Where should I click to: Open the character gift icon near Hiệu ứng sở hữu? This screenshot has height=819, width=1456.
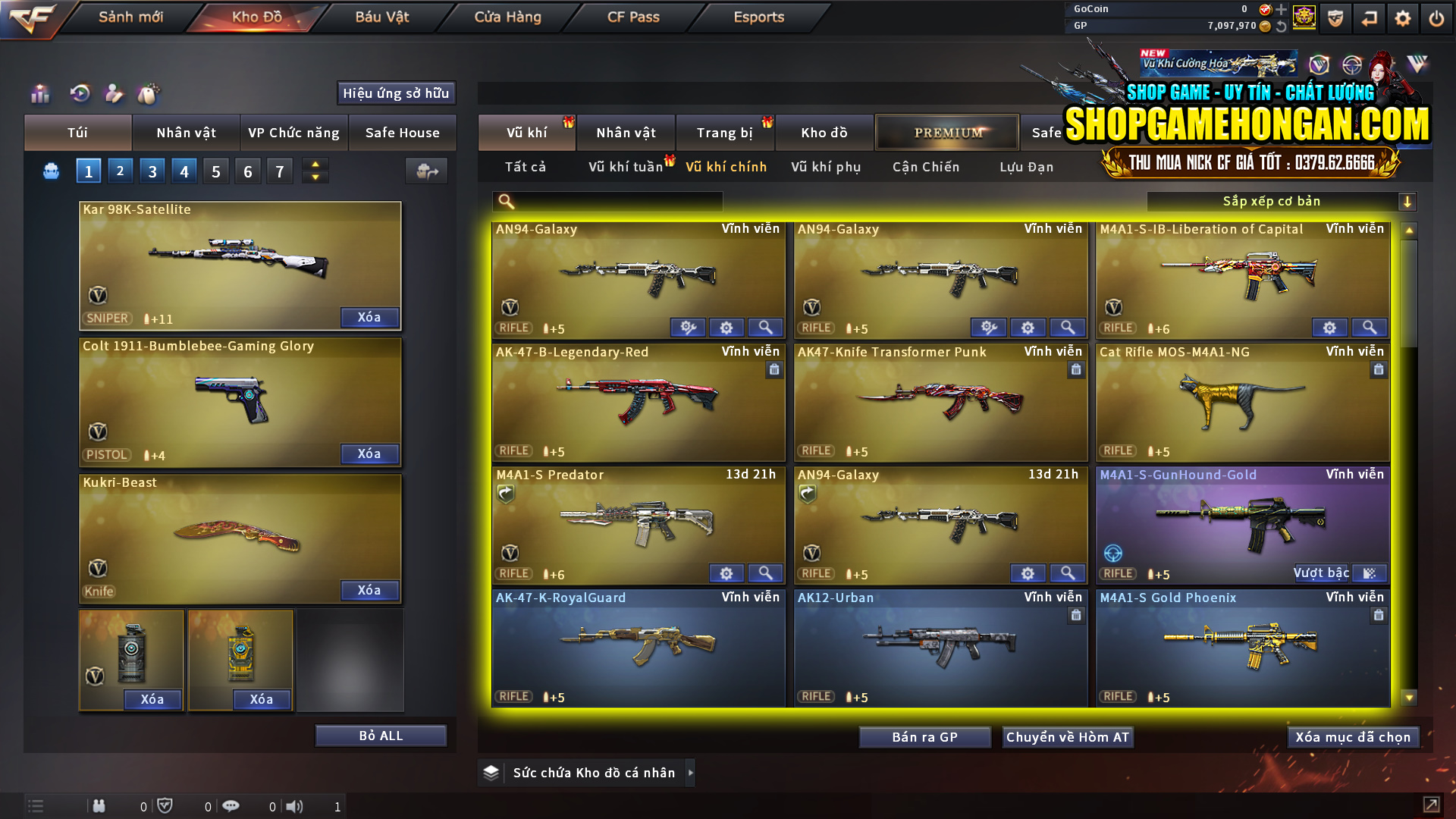115,94
